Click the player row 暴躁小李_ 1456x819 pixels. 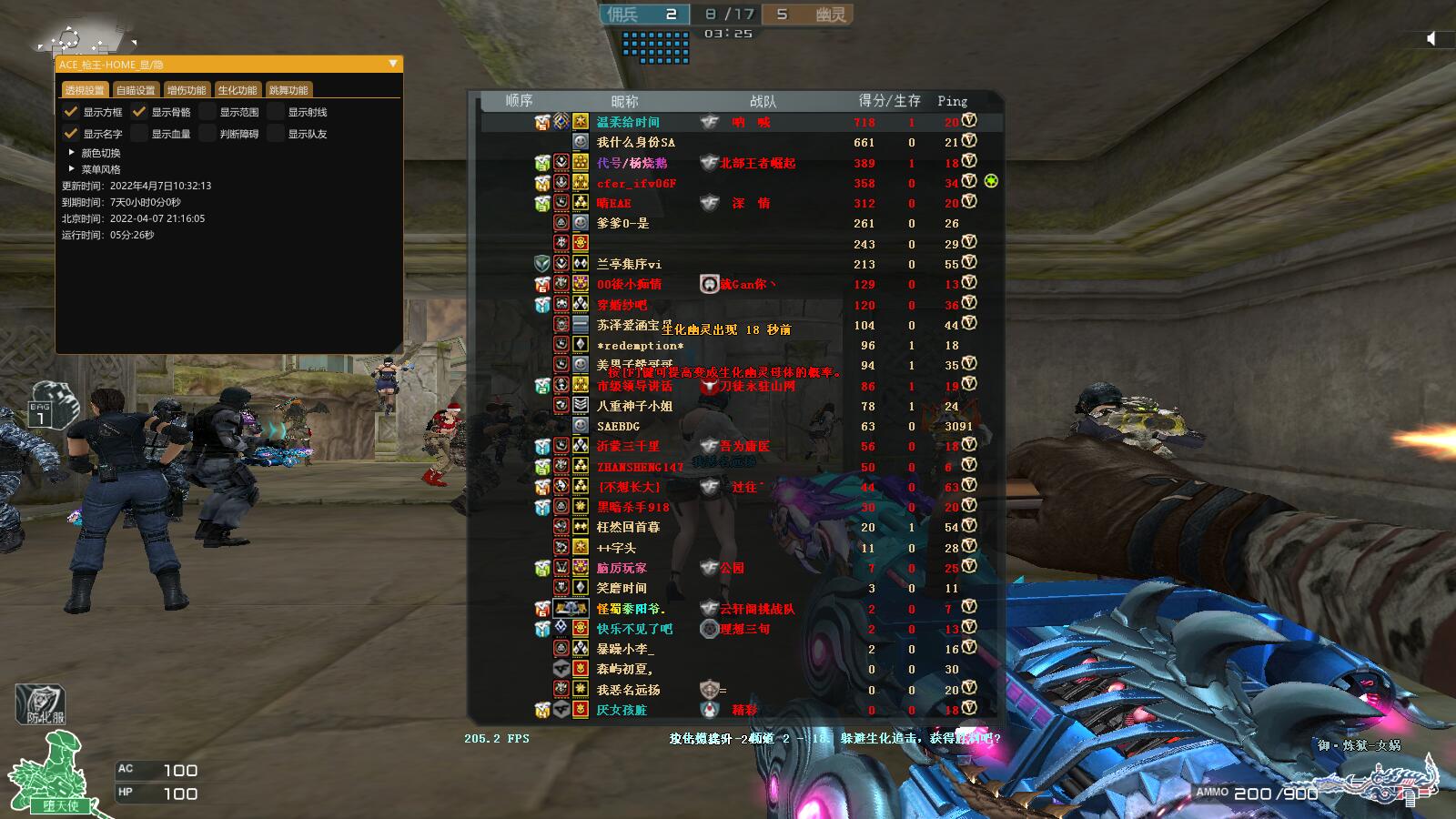tap(625, 649)
